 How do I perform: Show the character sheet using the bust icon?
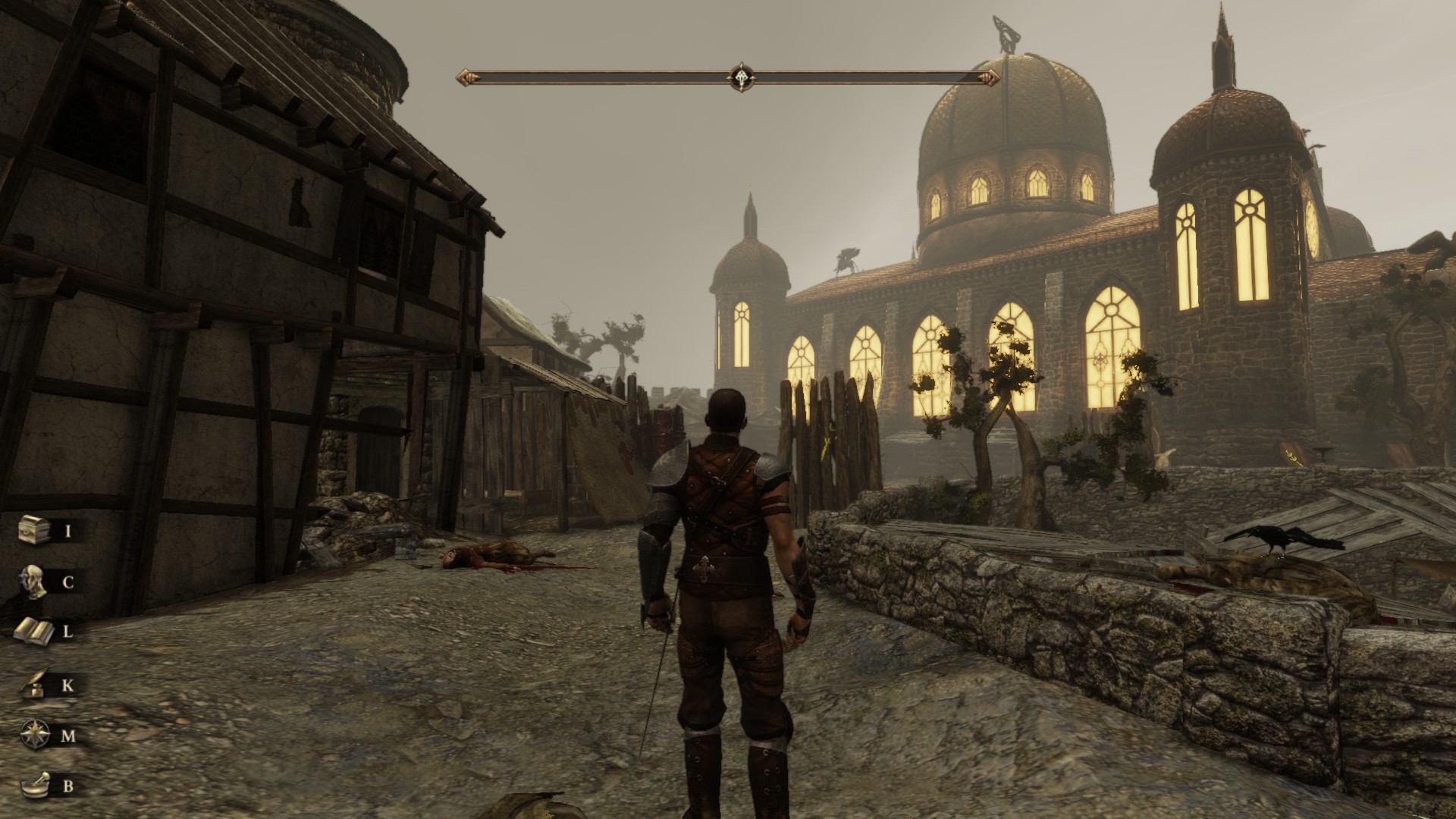[35, 582]
